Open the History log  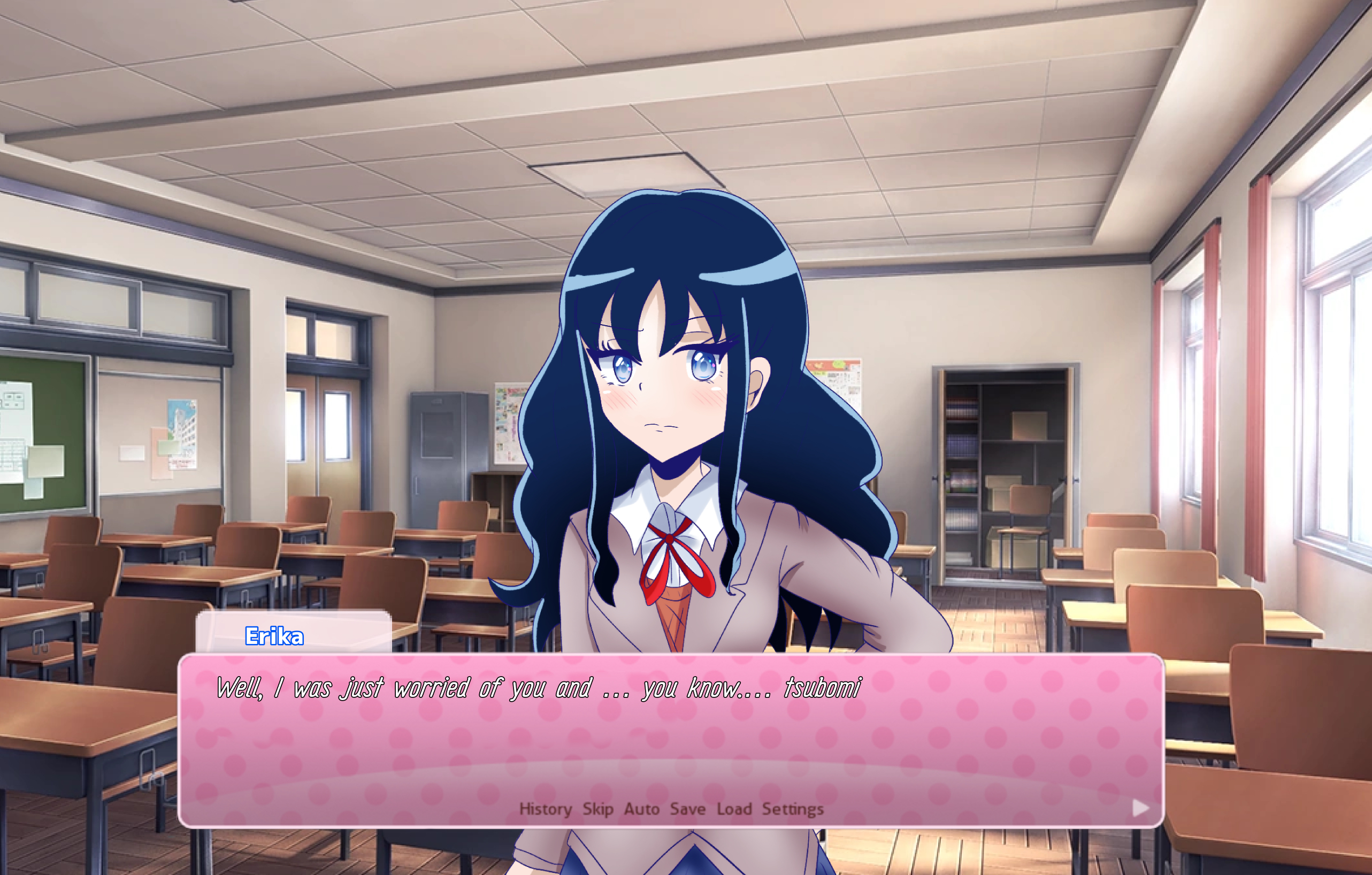[x=545, y=809]
